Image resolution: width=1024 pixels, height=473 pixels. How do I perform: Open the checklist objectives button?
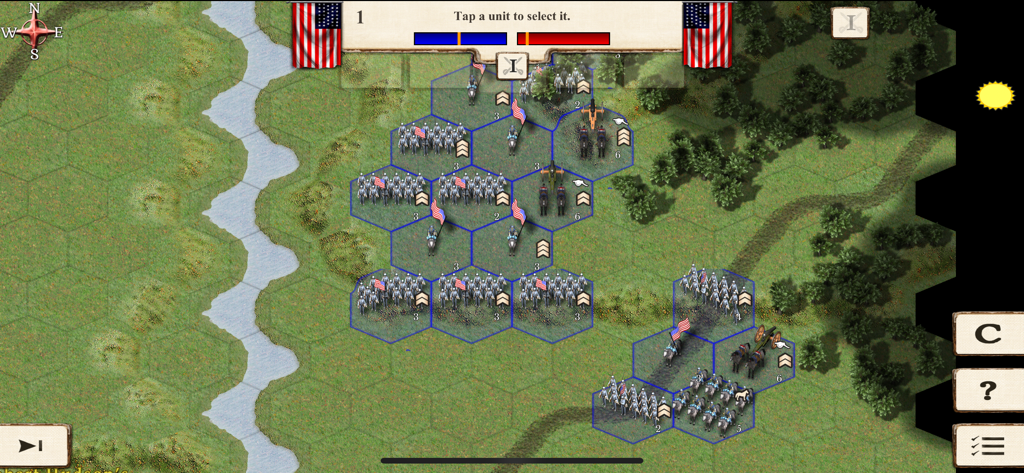coord(987,446)
